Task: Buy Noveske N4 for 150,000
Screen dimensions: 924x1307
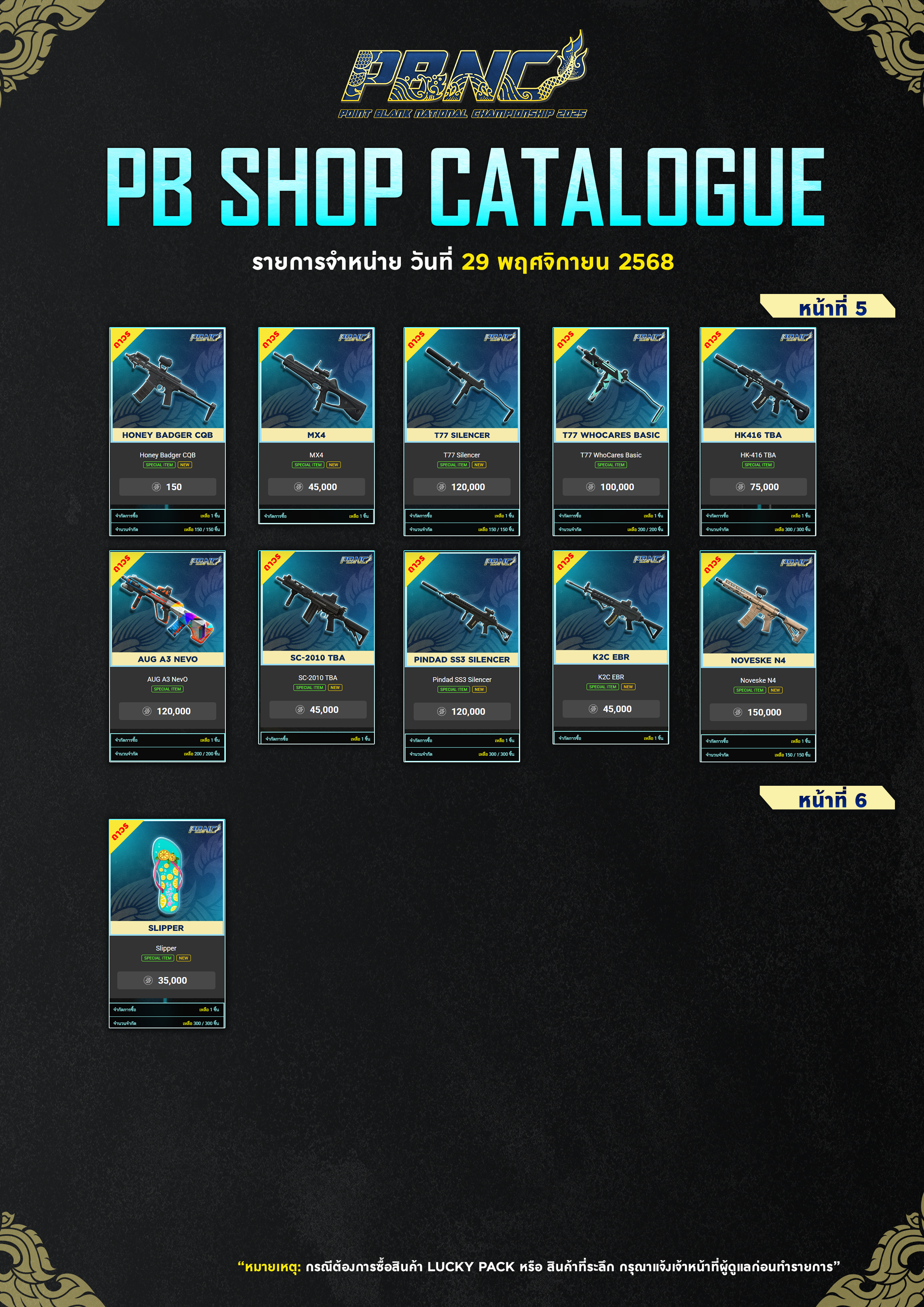Action: [758, 712]
